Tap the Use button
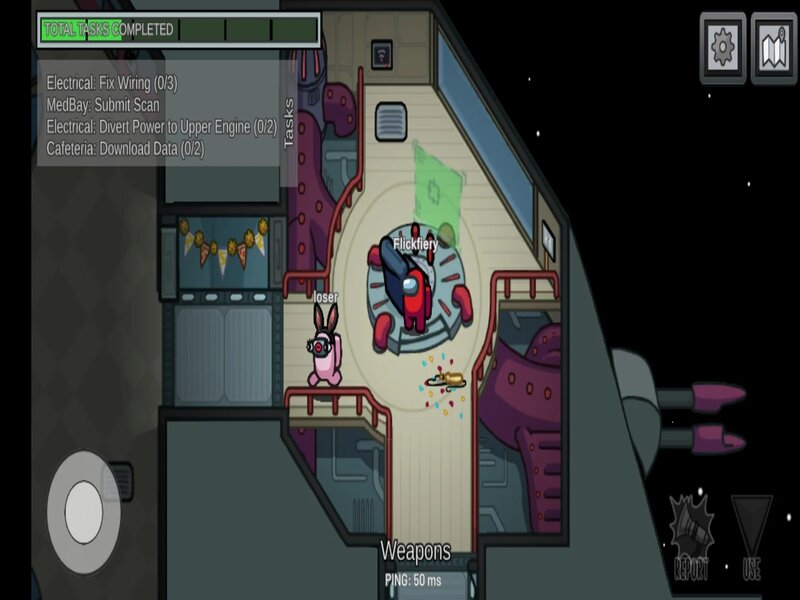The width and height of the screenshot is (800, 600). tap(752, 537)
